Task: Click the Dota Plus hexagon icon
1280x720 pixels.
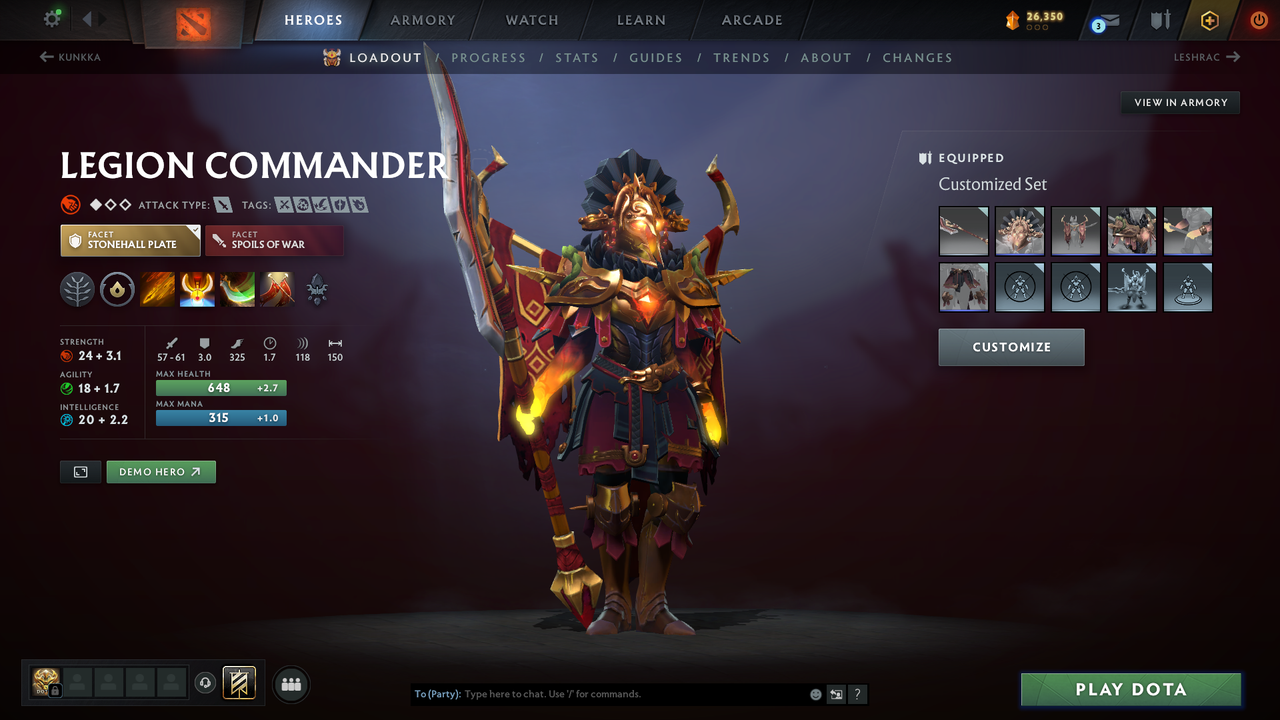Action: [x=1208, y=19]
